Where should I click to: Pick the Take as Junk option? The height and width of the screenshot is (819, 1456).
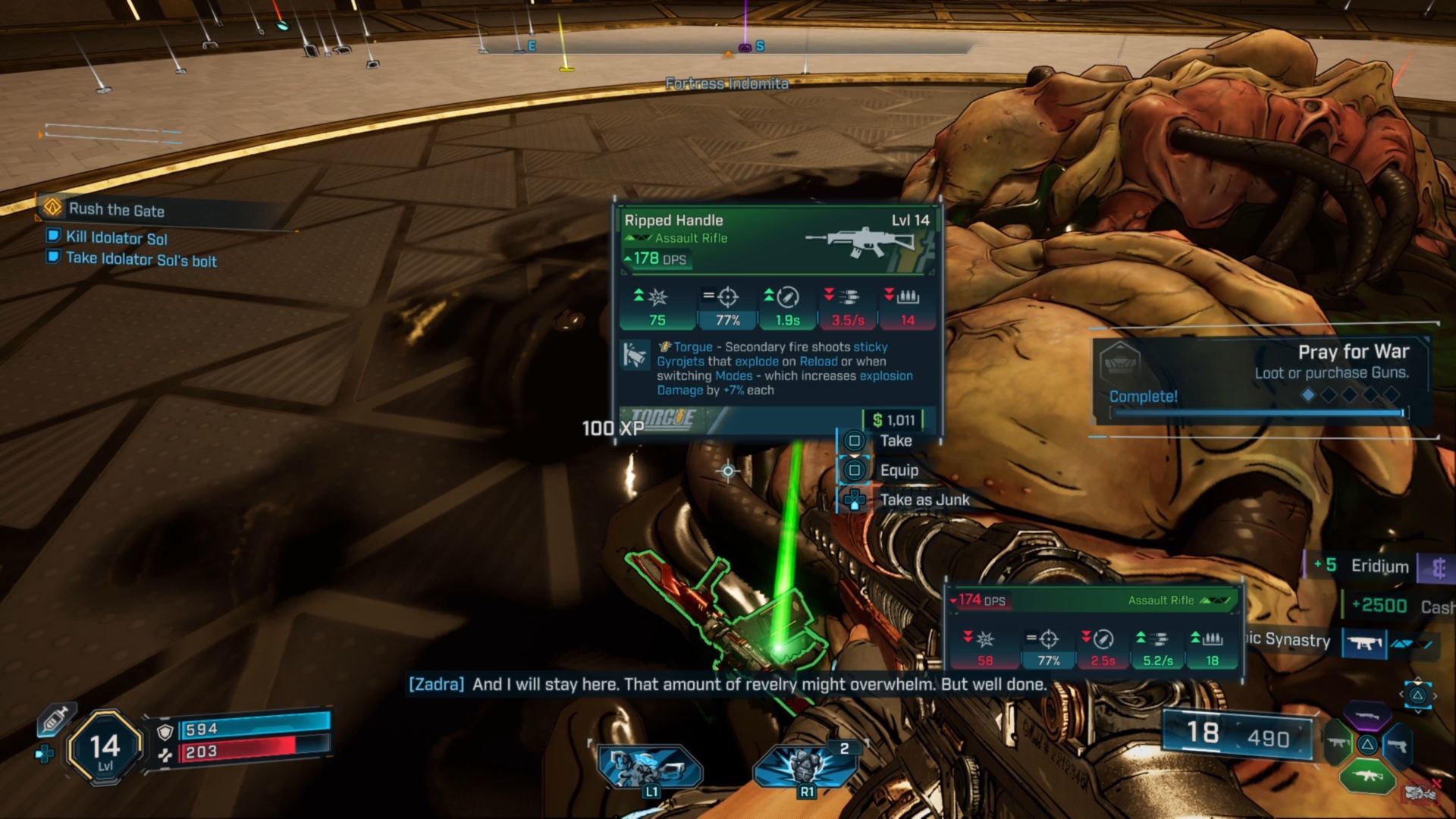point(924,500)
